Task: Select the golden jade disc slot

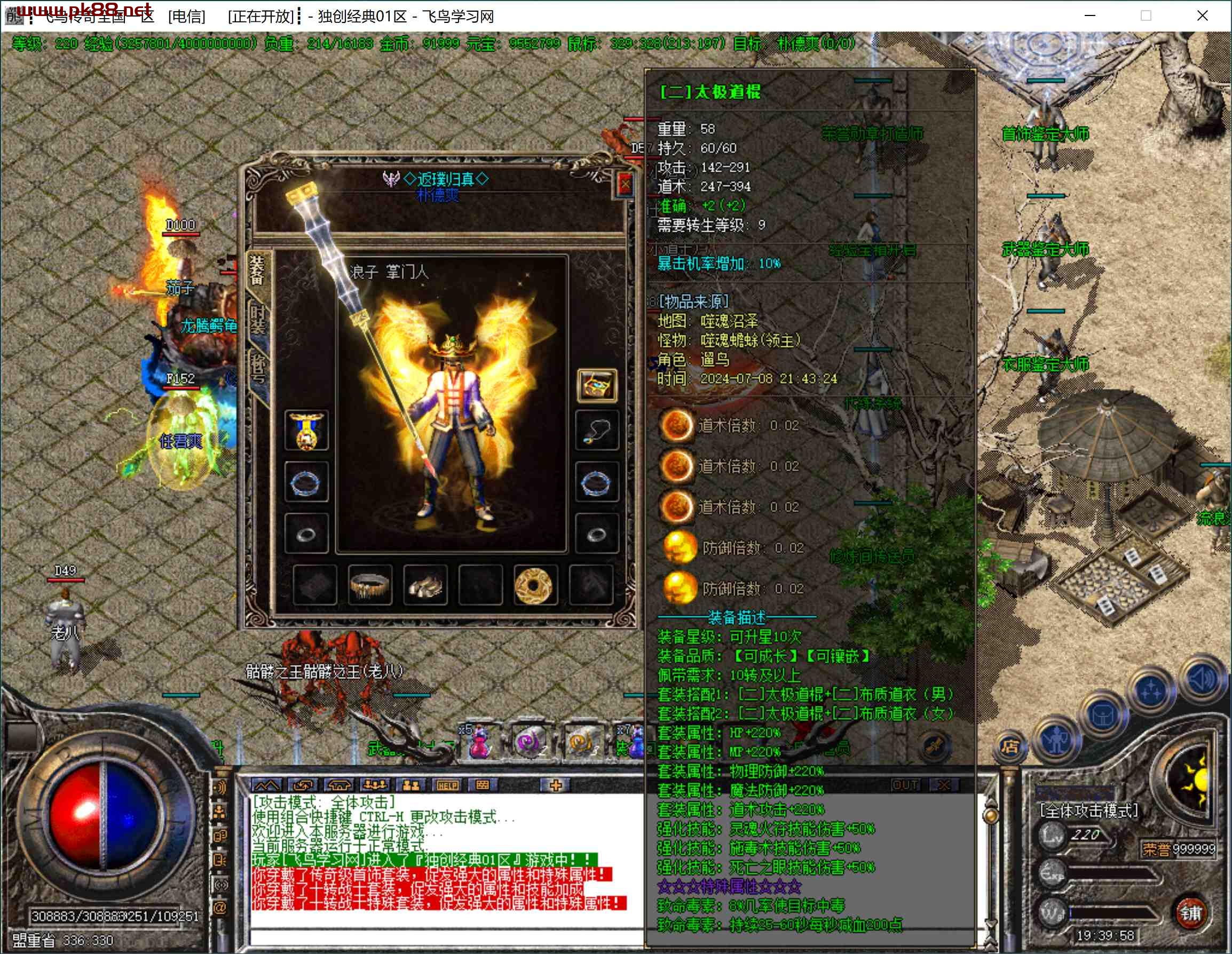Action: point(534,585)
